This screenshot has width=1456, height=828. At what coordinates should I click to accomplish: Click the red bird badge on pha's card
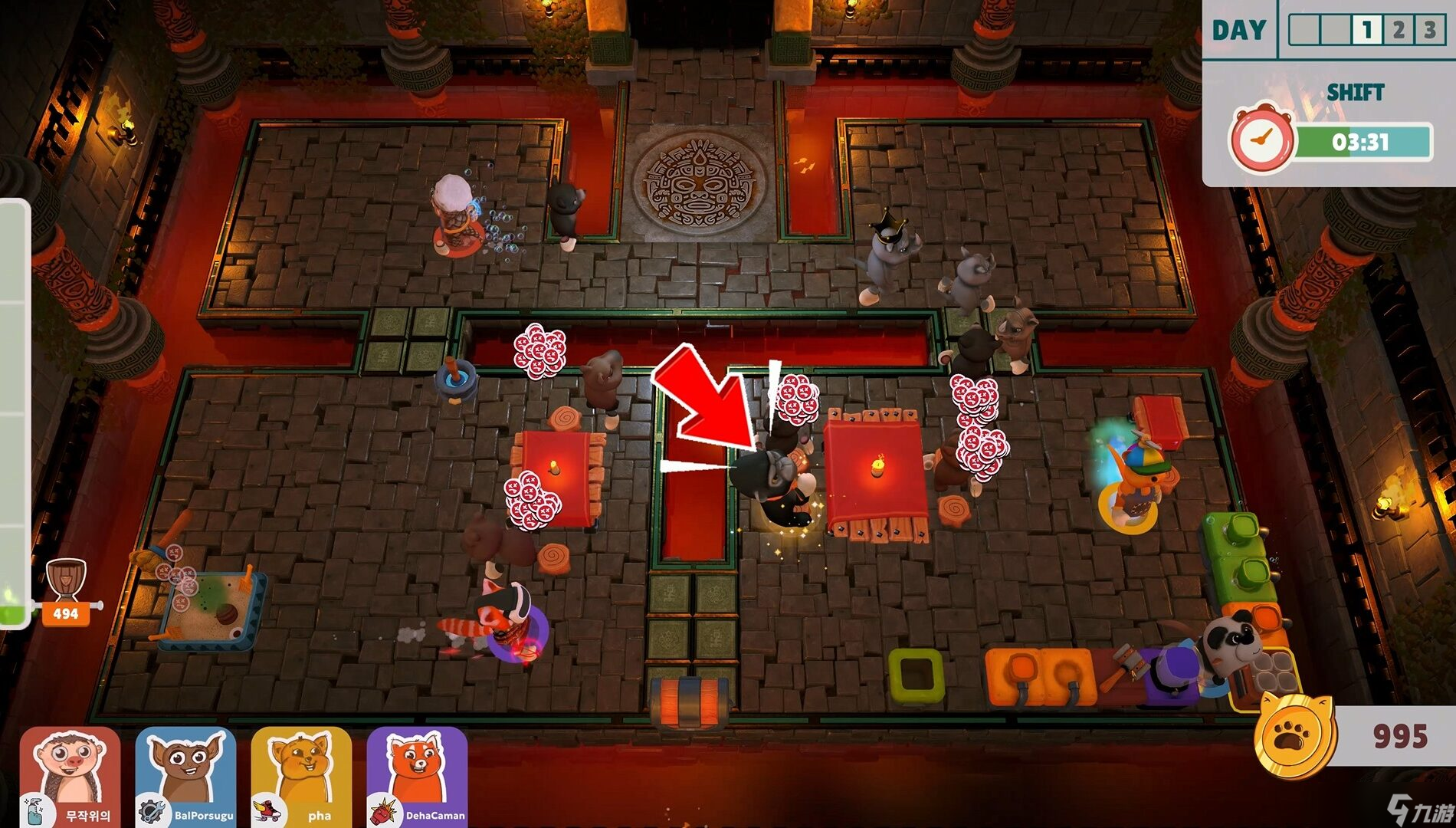pos(267,810)
